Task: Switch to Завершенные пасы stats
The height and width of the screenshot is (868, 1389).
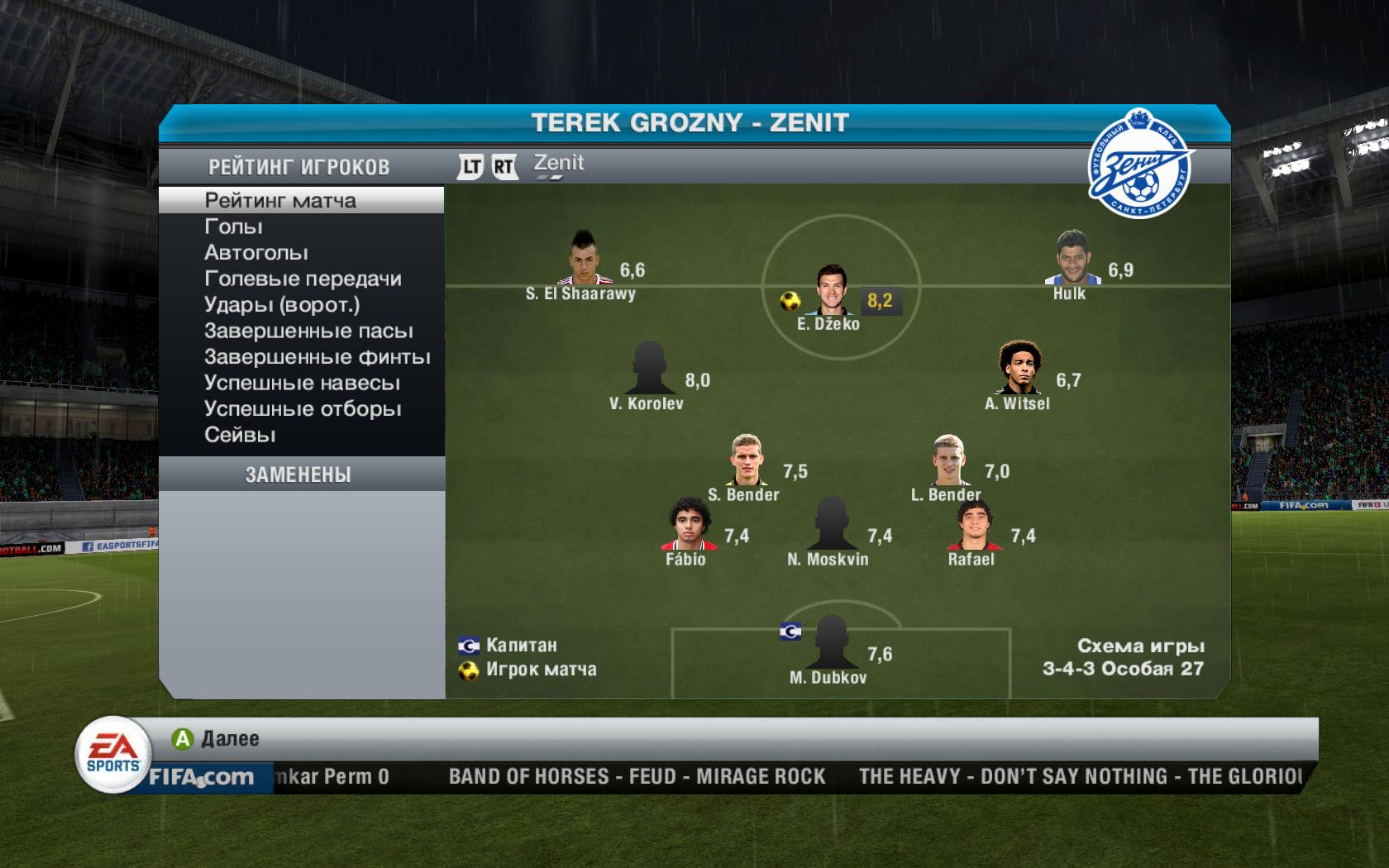Action: [308, 331]
